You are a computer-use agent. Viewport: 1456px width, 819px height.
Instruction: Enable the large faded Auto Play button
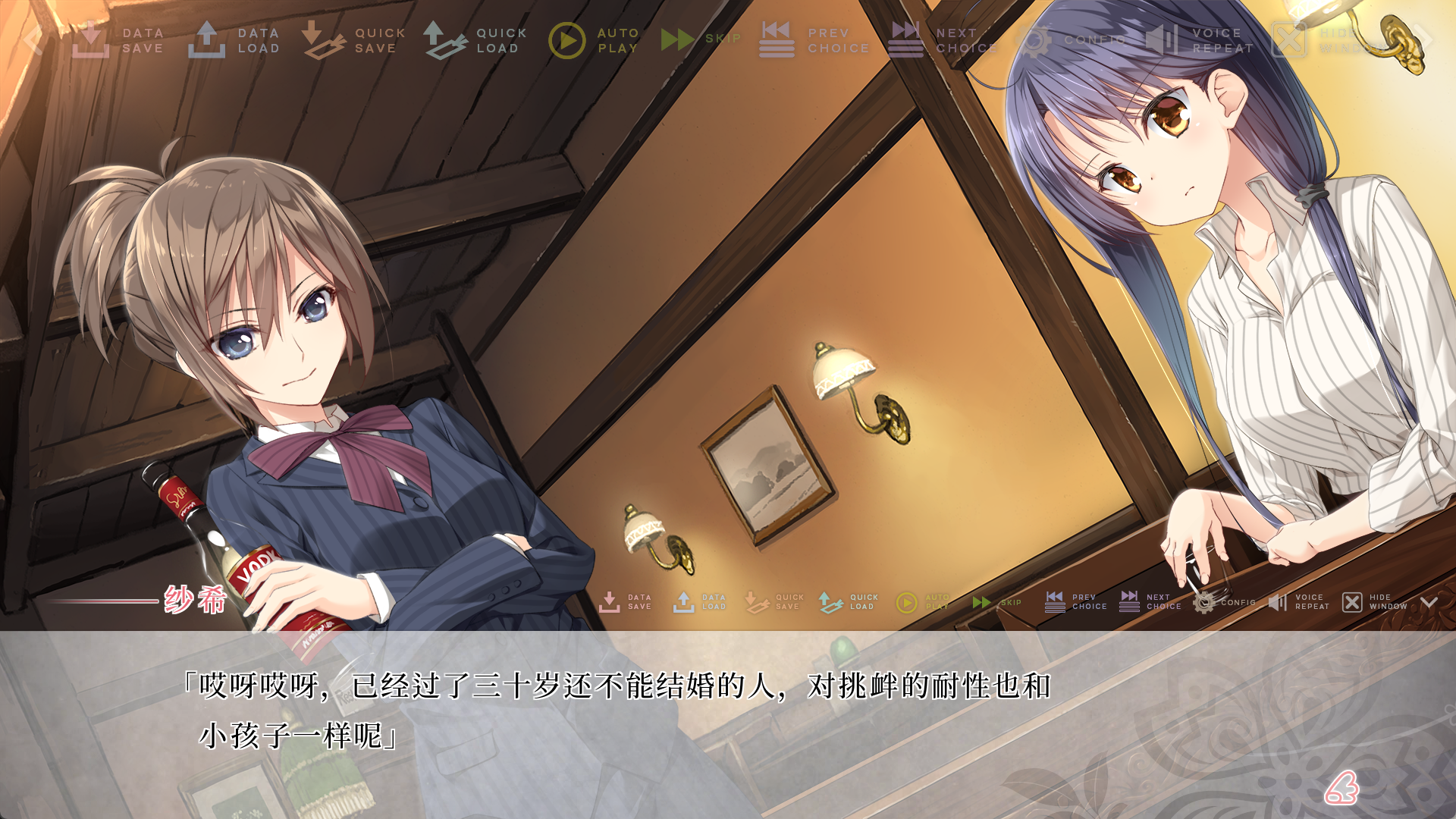595,40
